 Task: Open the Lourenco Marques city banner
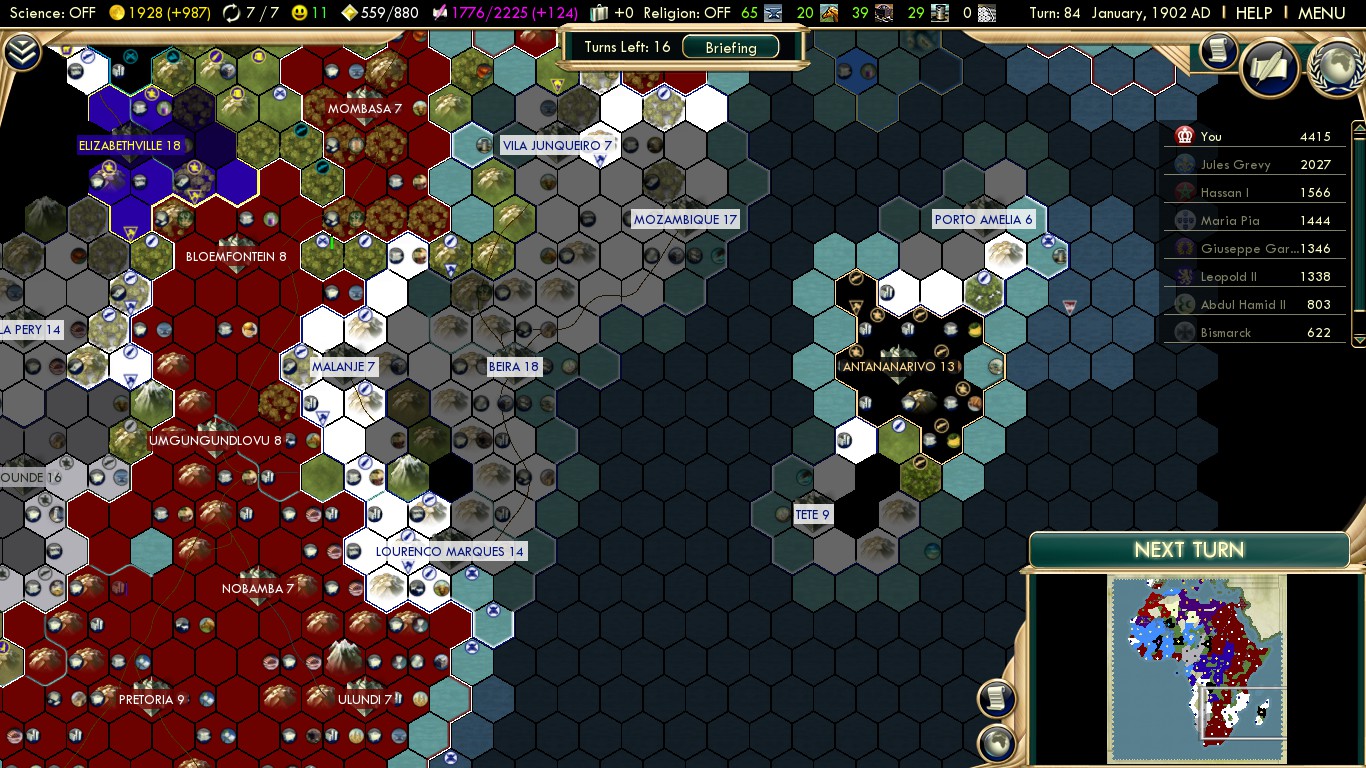pos(449,551)
